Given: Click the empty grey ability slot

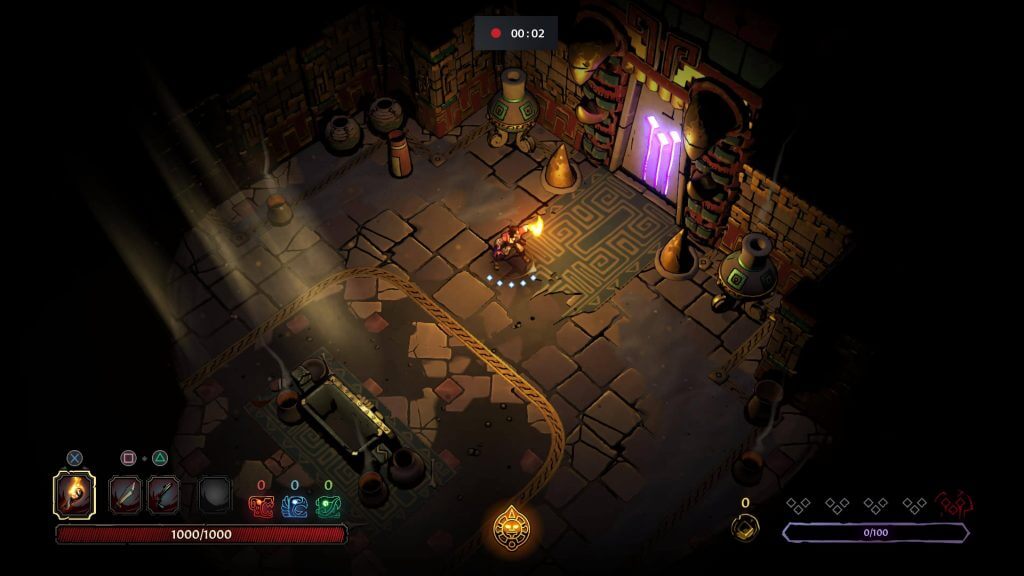Looking at the screenshot, I should (214, 494).
